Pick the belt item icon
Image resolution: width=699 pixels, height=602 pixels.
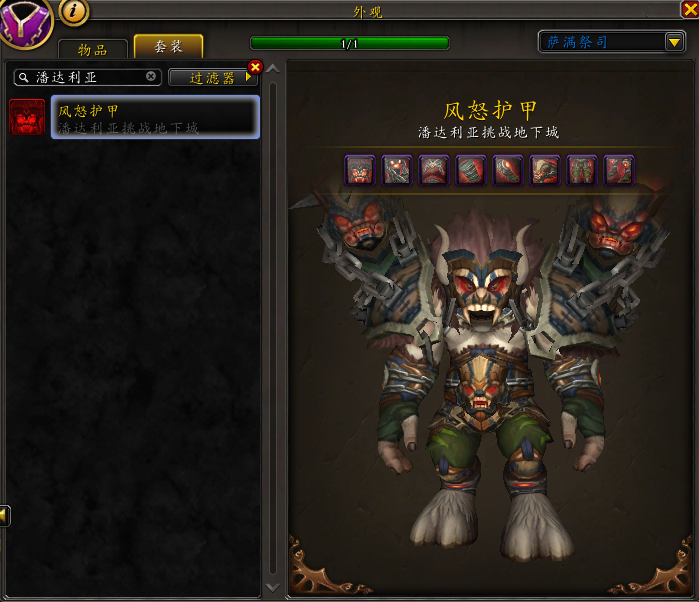(x=545, y=170)
